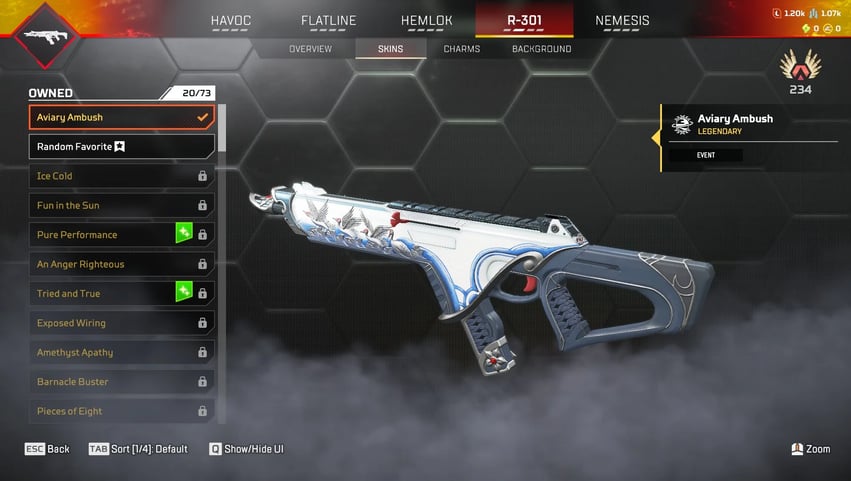Select the Aviary Ambush skin
851x481 pixels.
[121, 117]
